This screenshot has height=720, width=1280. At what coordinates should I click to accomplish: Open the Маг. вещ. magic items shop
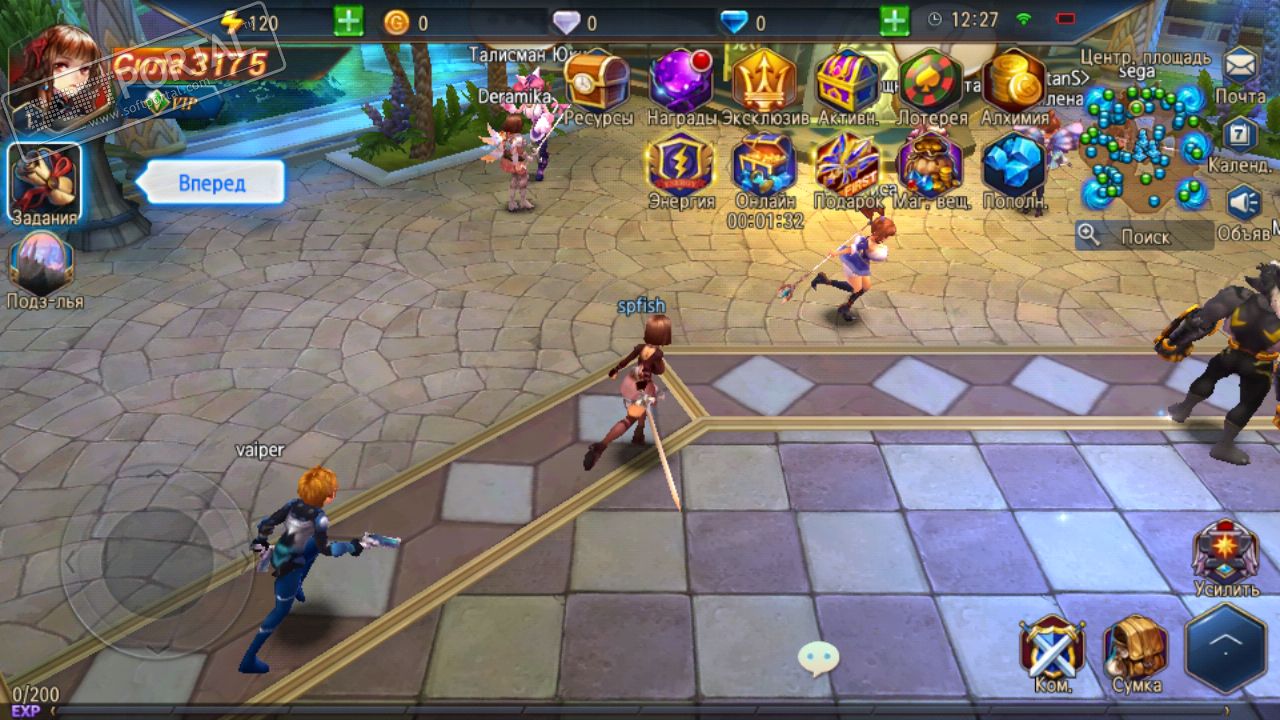[x=931, y=164]
